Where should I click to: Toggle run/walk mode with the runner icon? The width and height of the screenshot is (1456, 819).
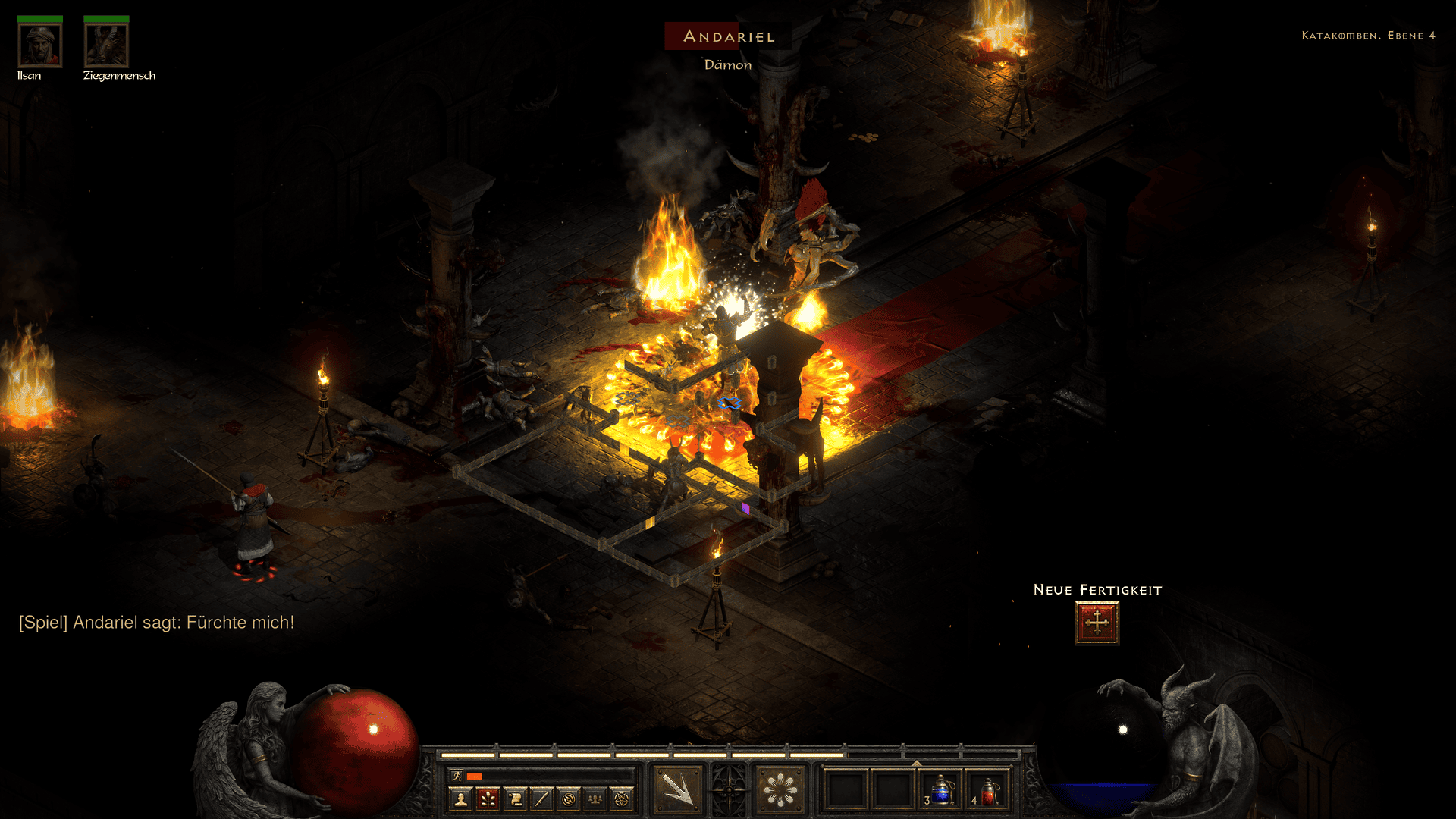[458, 777]
